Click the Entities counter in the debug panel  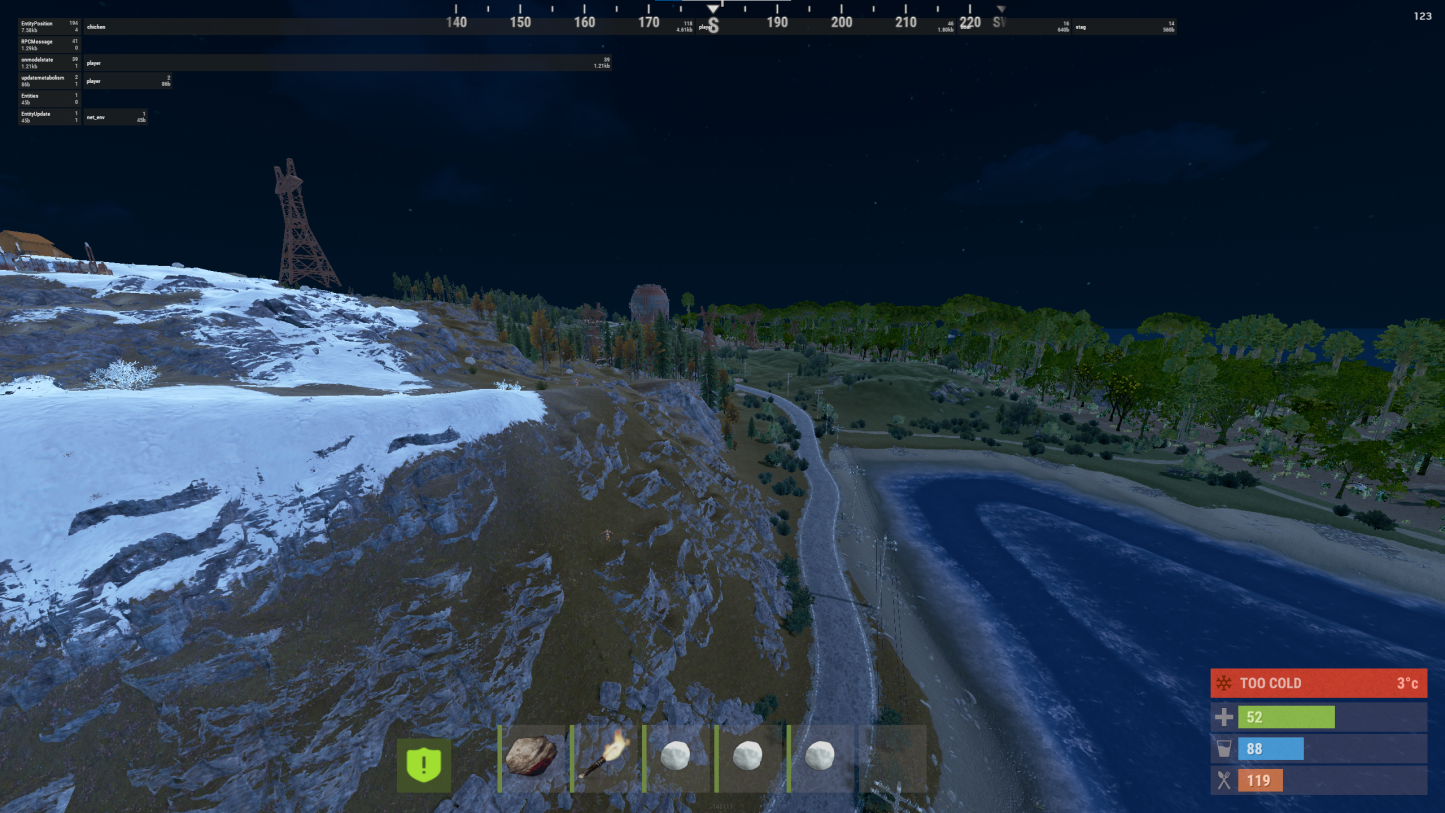click(40, 97)
